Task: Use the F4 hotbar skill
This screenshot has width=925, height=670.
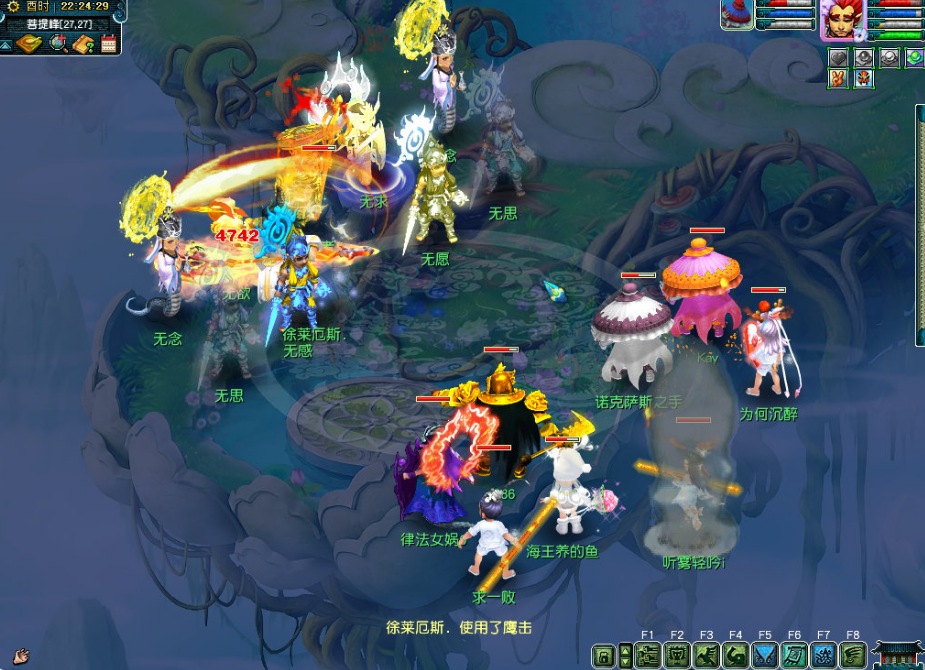Action: click(x=736, y=656)
